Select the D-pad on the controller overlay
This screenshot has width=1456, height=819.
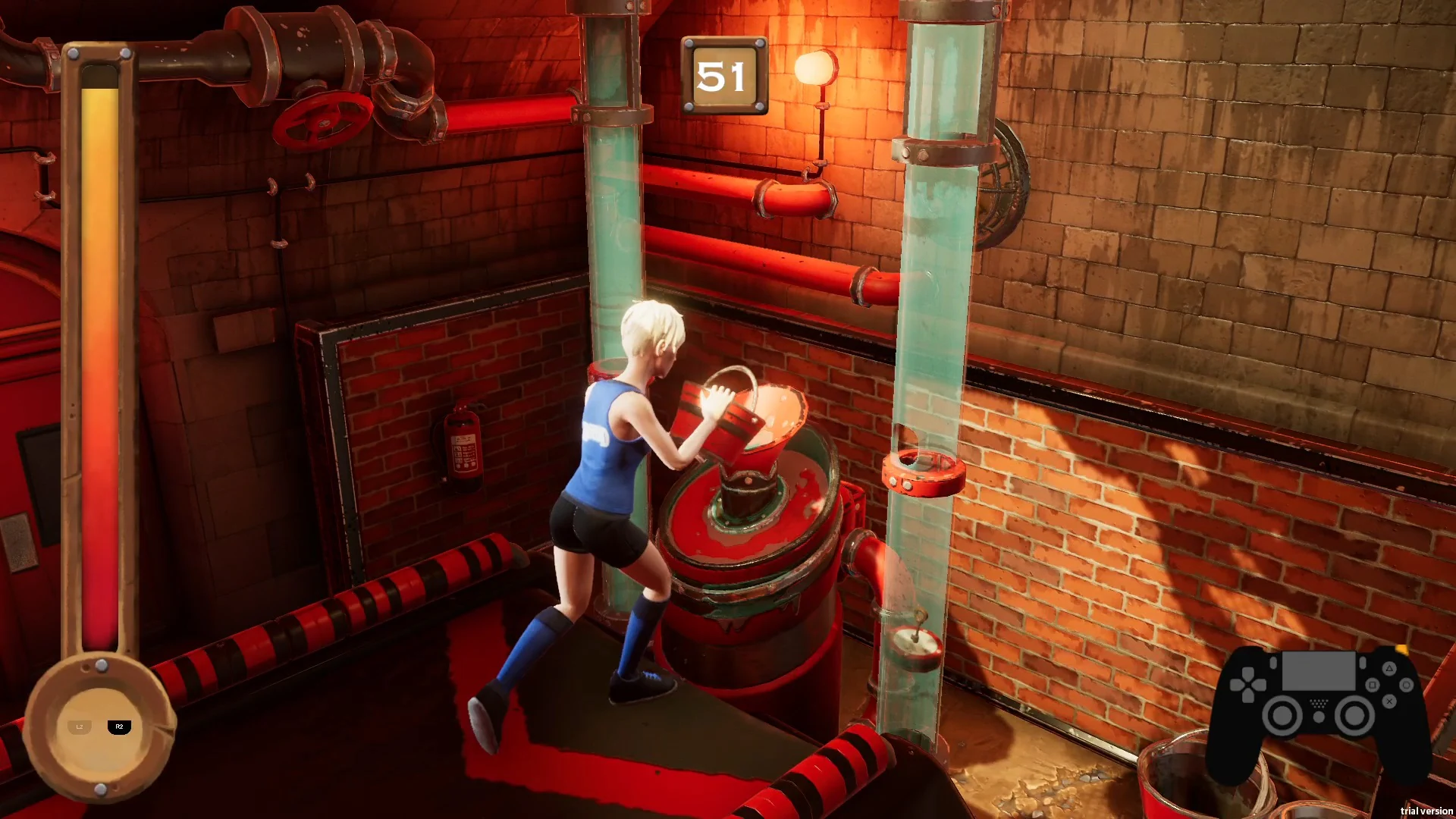click(1248, 685)
